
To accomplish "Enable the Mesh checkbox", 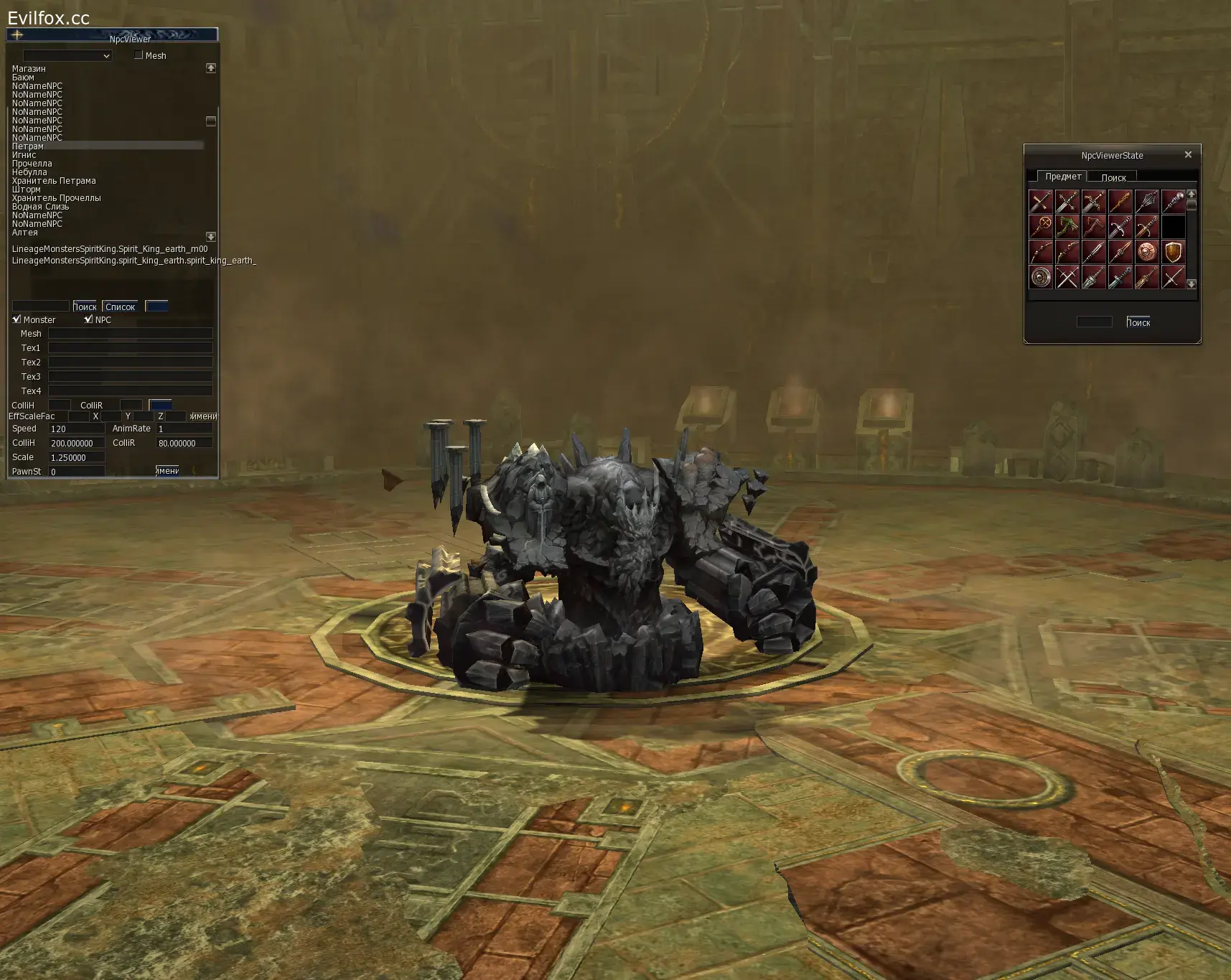I will pos(138,55).
